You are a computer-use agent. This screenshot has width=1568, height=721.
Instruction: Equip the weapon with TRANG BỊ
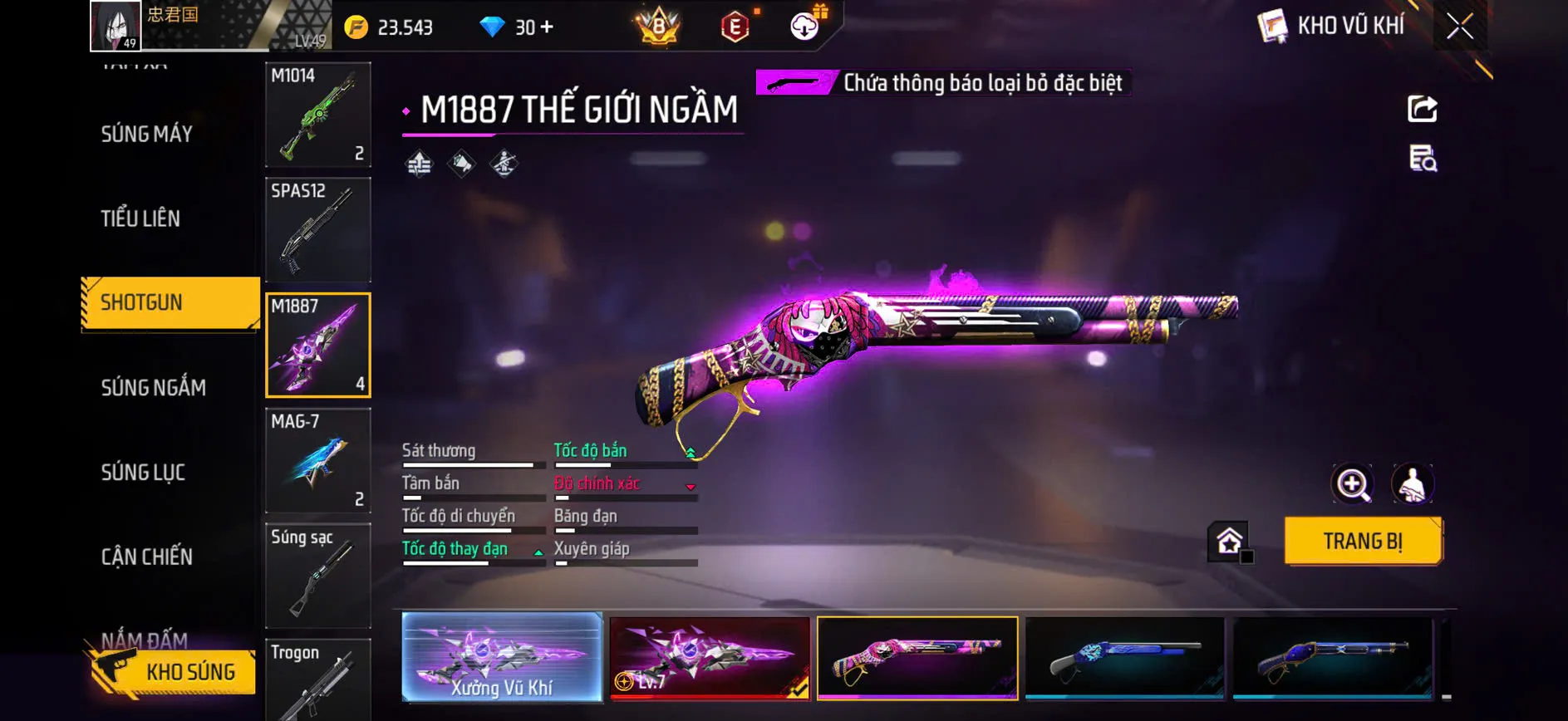(x=1363, y=541)
